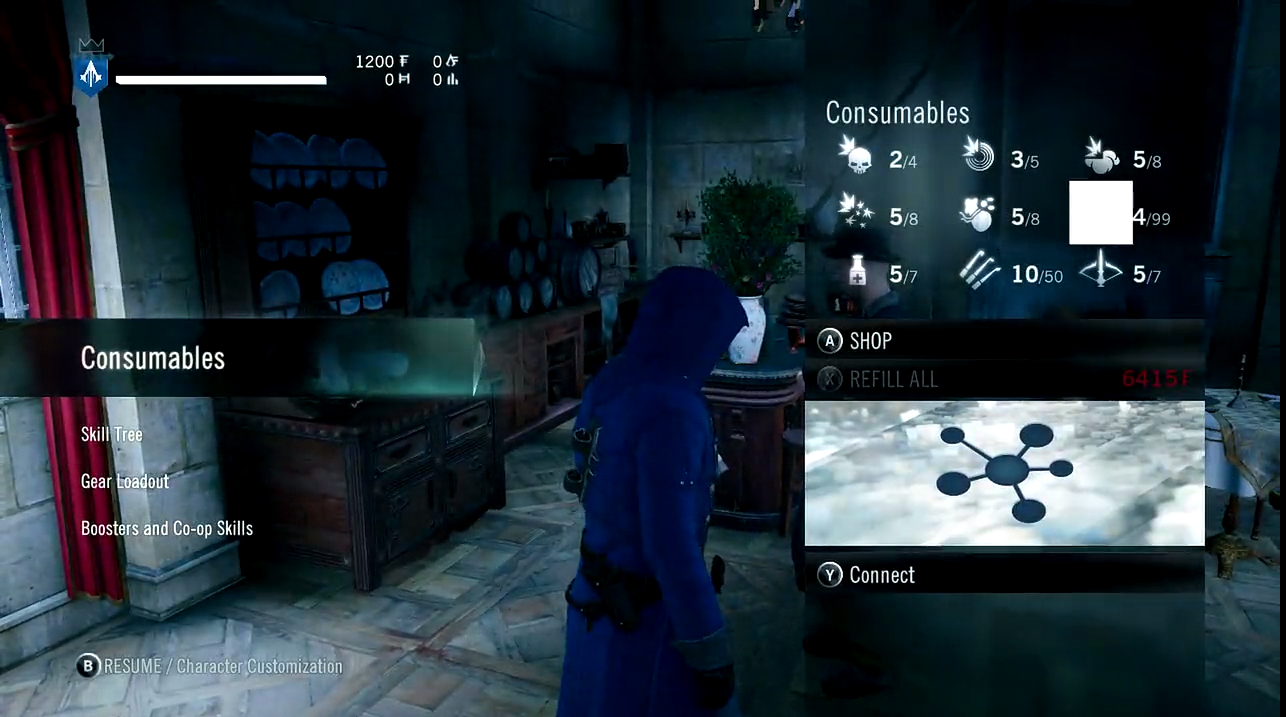The height and width of the screenshot is (717, 1286).
Task: Resume via RESUME / Character Customization
Action: click(x=211, y=666)
